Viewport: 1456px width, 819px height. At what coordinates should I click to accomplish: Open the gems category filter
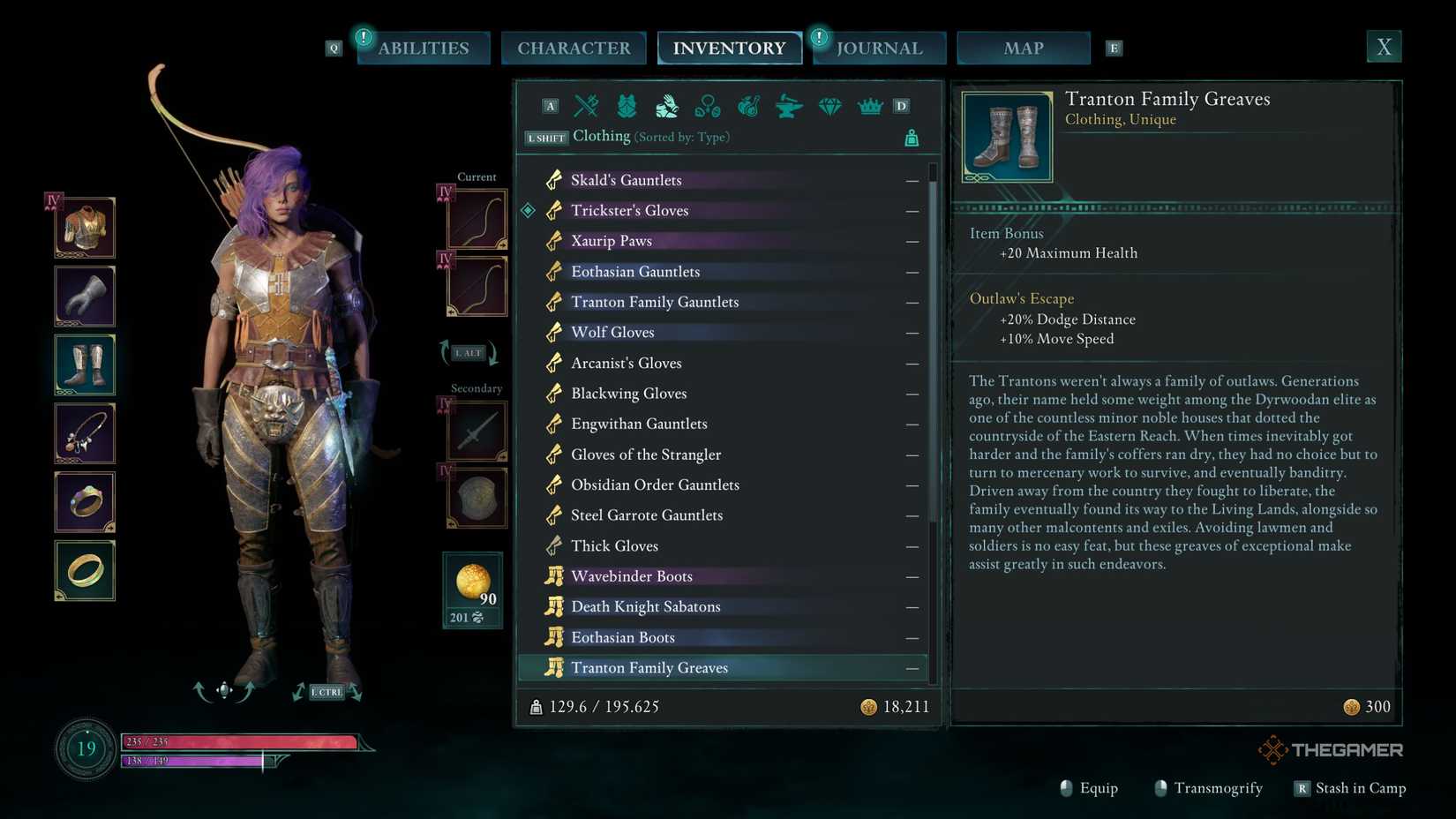point(829,106)
